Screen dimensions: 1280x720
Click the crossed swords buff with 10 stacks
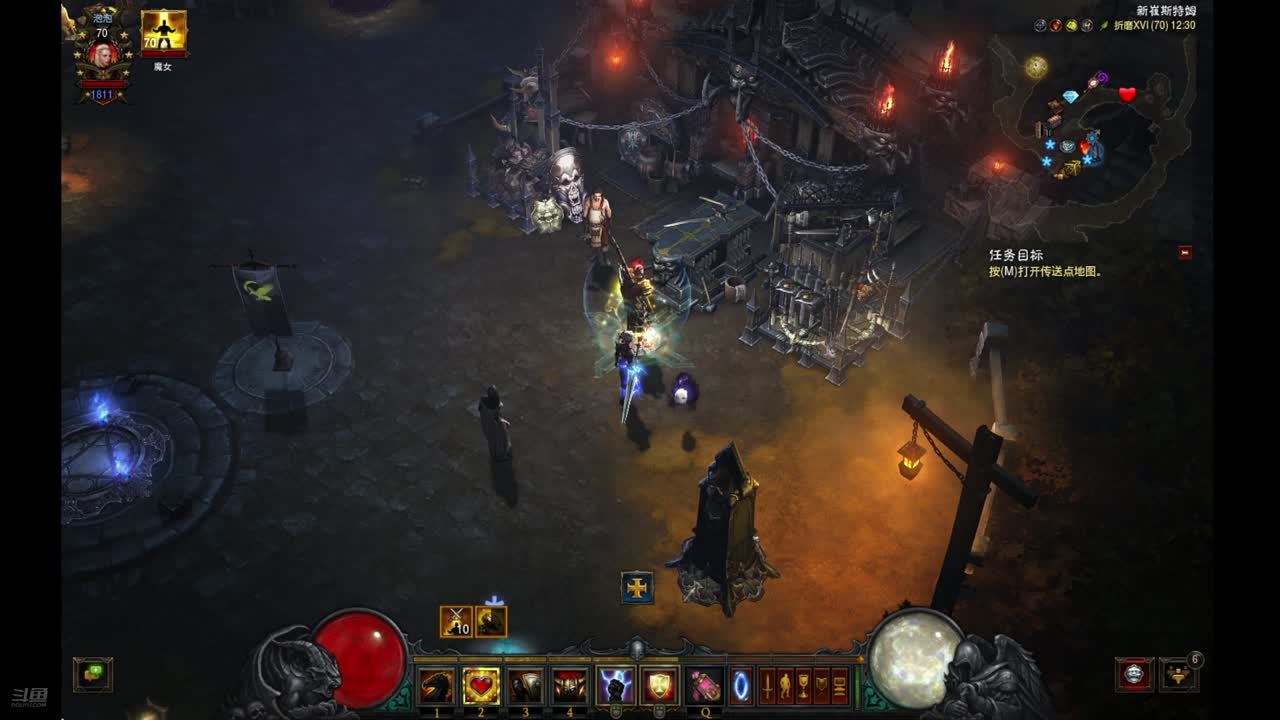tap(456, 621)
